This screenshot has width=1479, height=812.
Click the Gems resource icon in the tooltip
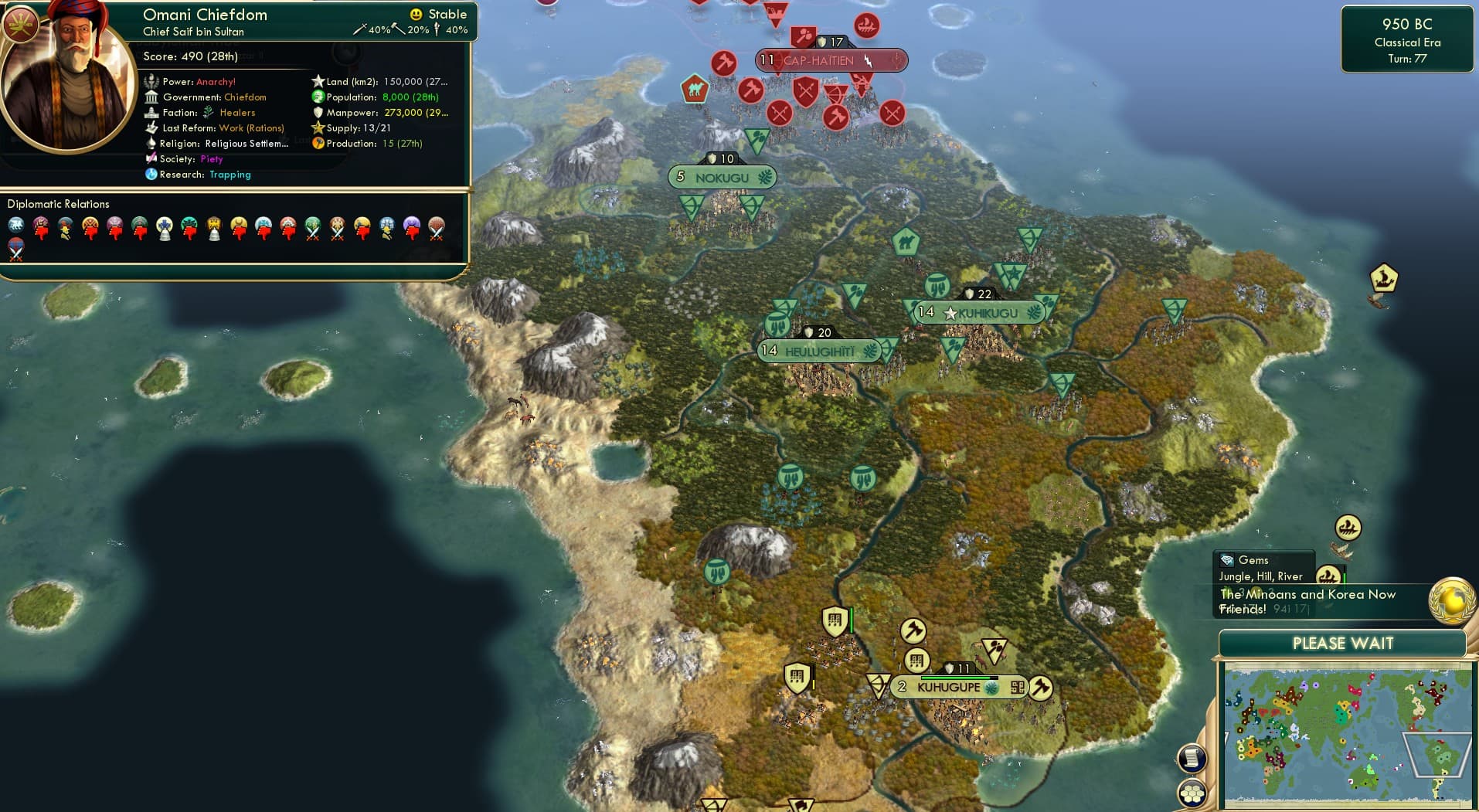1227,559
